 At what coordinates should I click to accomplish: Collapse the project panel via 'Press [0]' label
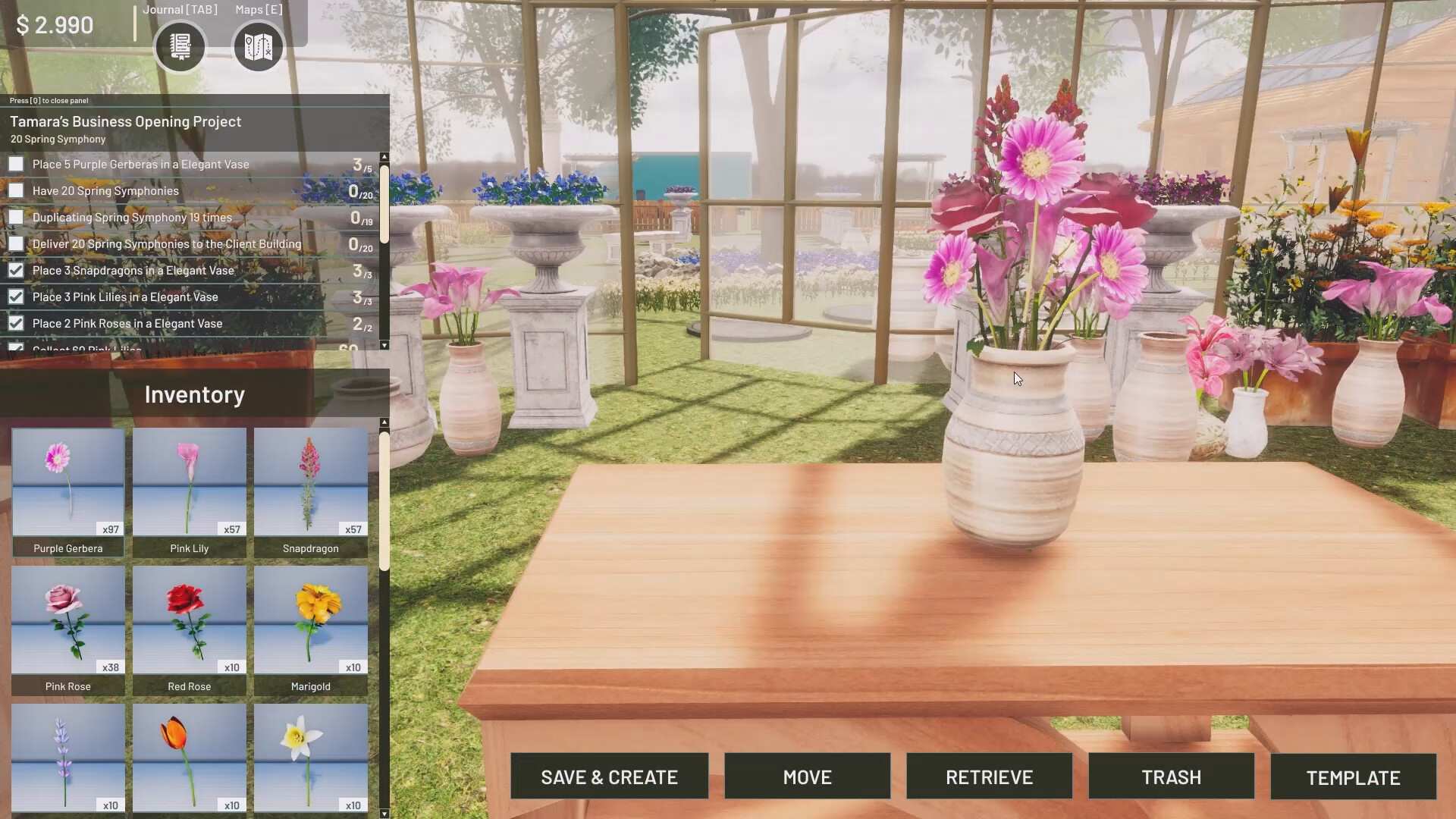tap(47, 100)
